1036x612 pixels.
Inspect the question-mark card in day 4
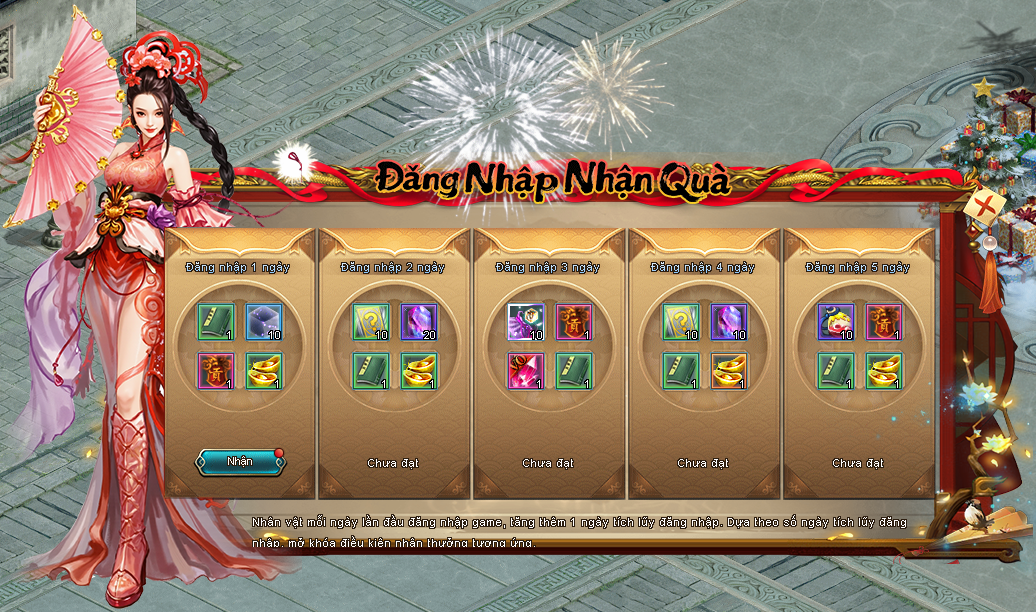click(681, 322)
